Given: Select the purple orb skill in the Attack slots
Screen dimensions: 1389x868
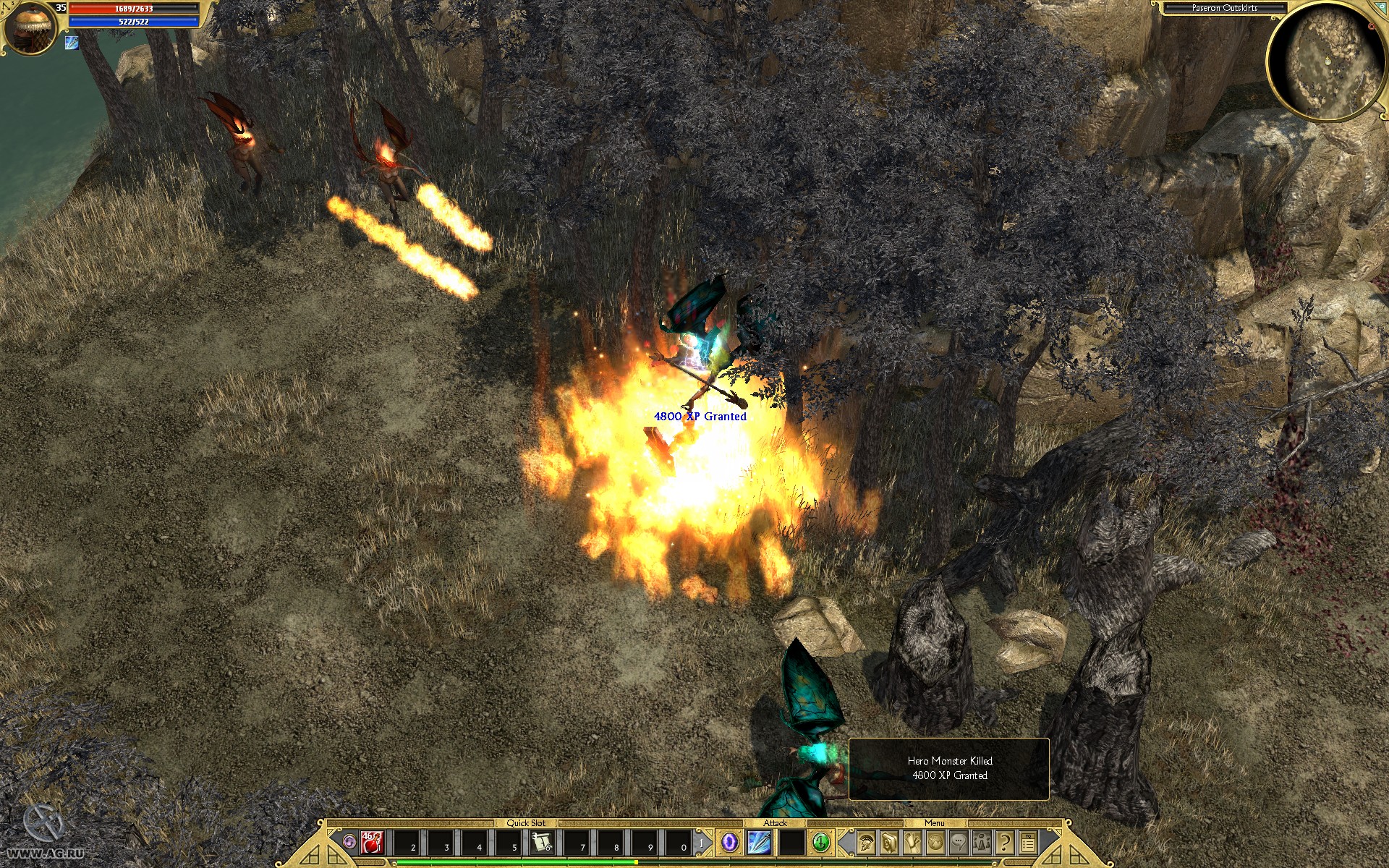Looking at the screenshot, I should point(729,842).
